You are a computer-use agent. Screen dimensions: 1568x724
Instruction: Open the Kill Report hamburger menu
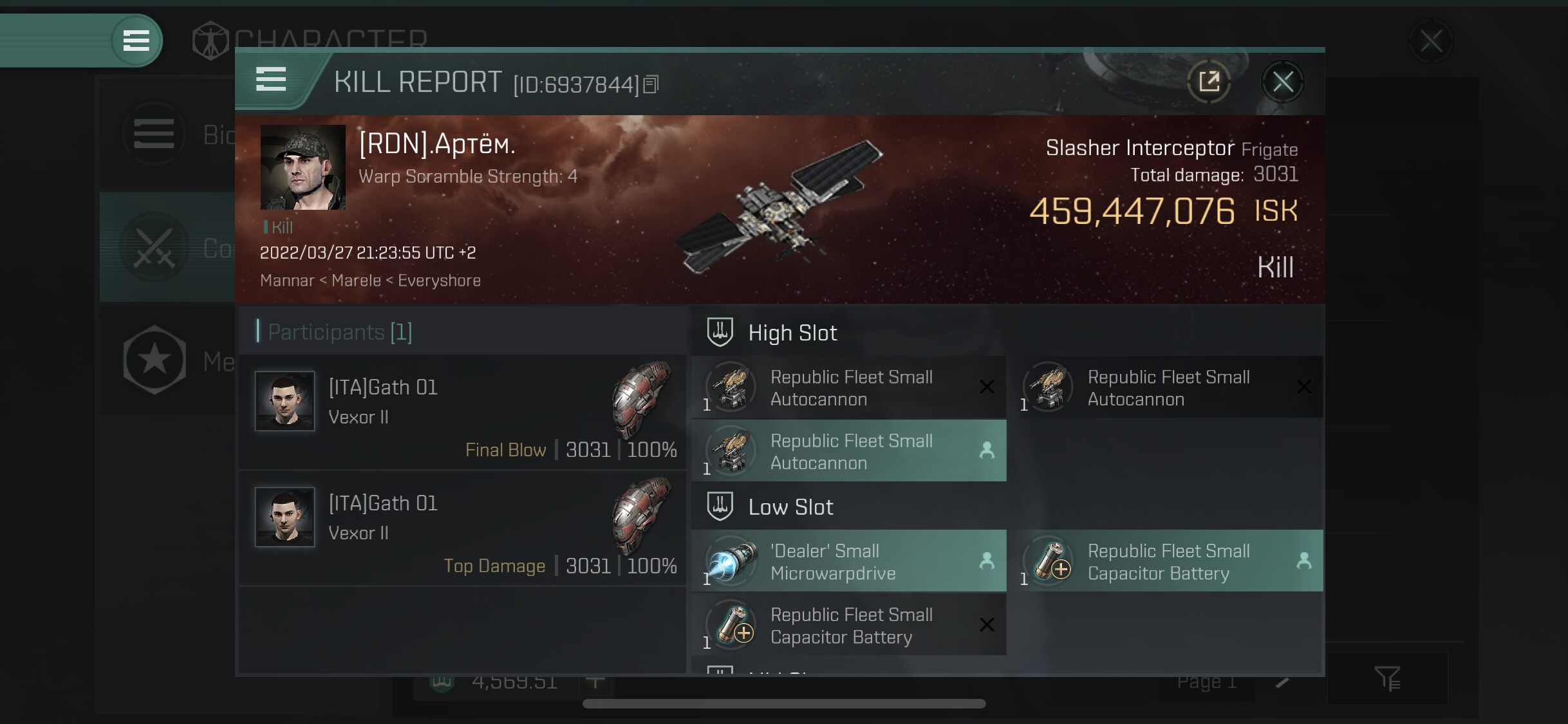point(271,80)
